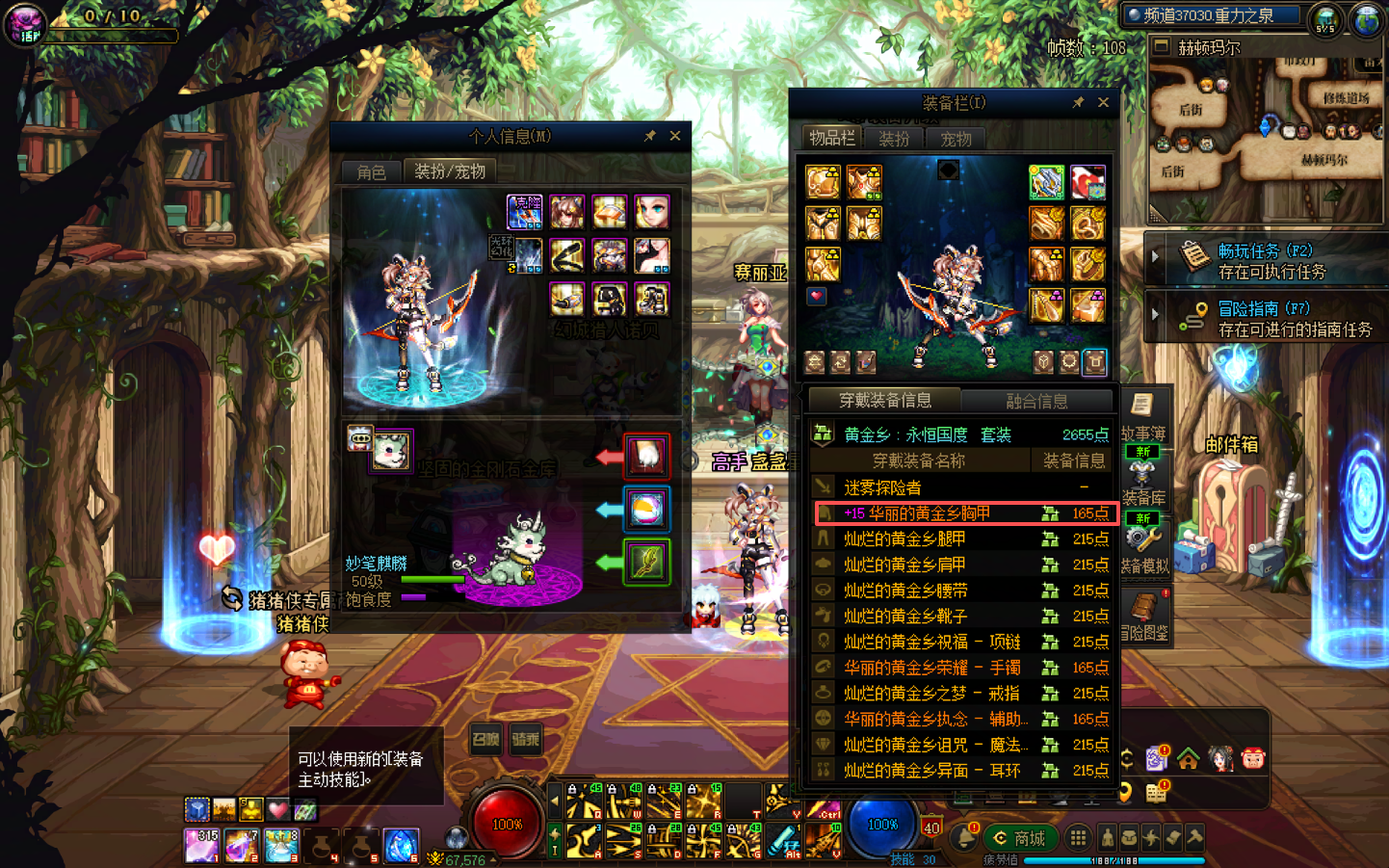Open the 宠物 tab in 装备栏
1389x868 pixels.
(956, 139)
